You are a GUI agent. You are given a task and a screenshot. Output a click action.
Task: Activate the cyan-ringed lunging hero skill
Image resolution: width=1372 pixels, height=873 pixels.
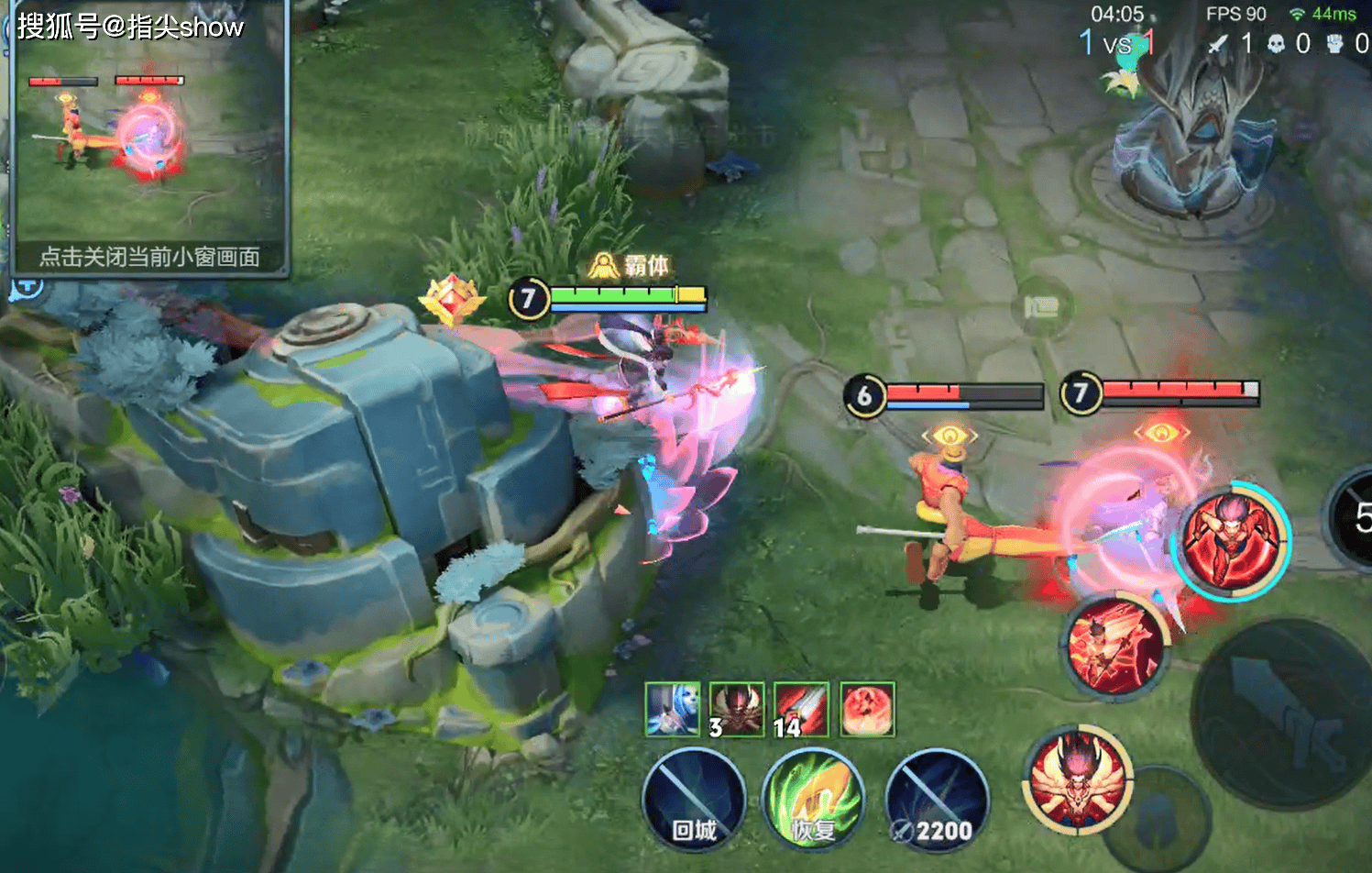click(1231, 541)
